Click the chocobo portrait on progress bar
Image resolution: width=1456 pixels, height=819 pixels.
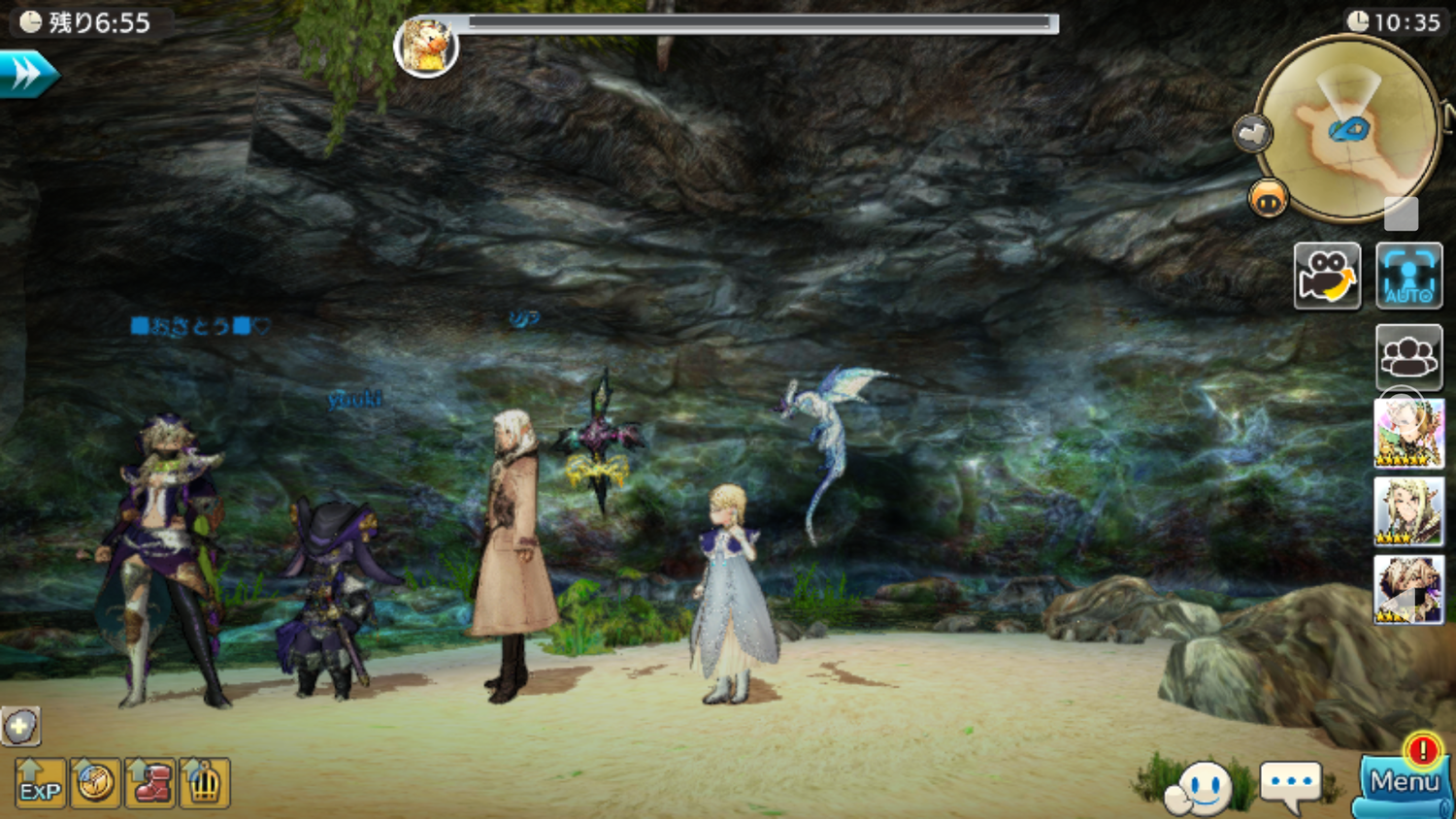426,47
